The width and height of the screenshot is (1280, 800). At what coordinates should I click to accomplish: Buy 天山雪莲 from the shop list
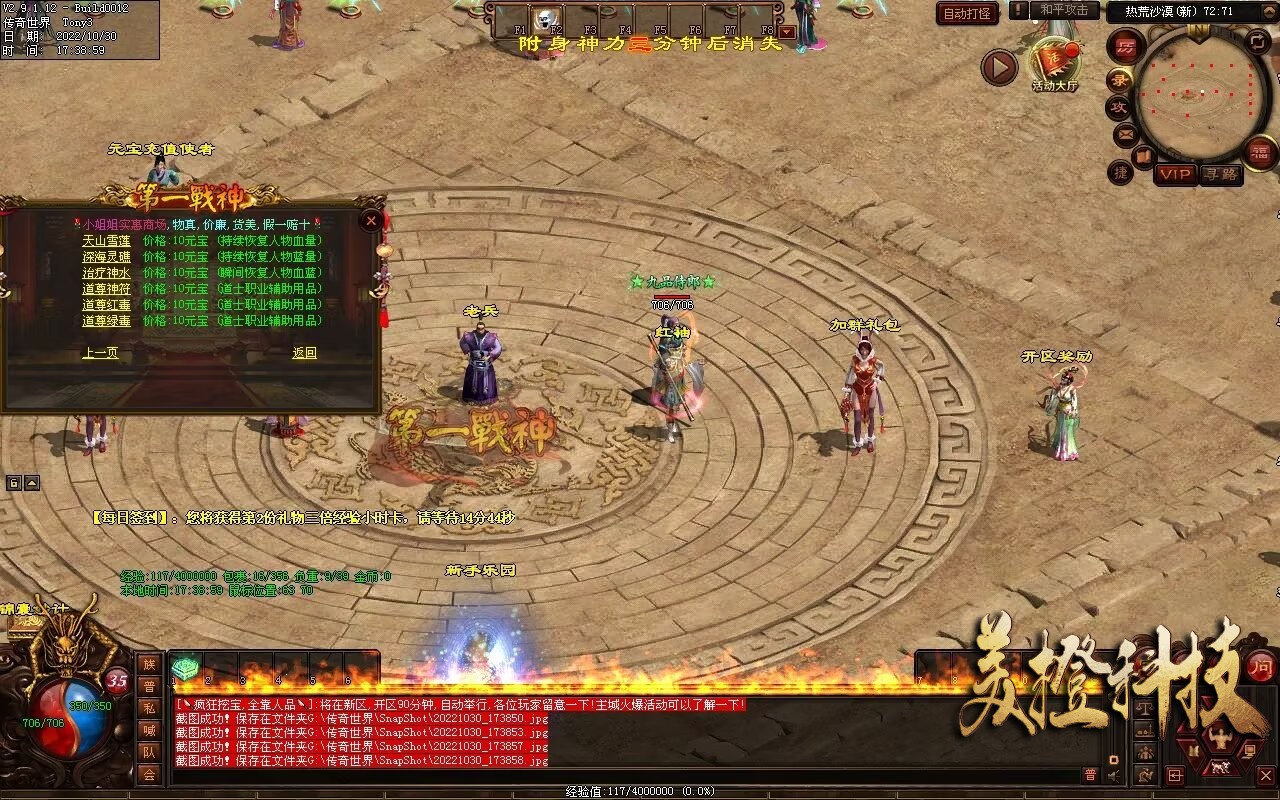tap(106, 241)
